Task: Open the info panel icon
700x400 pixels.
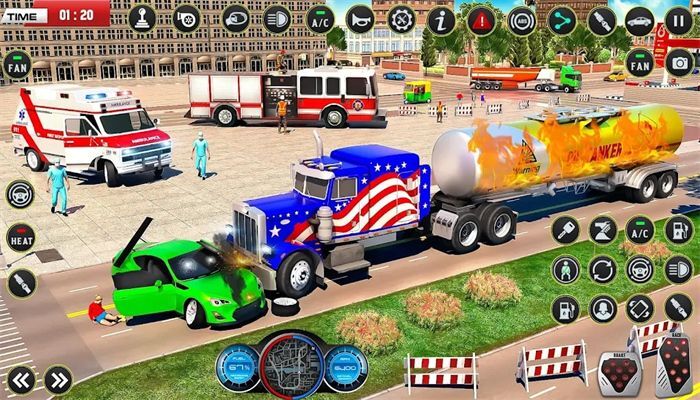Action: tap(441, 19)
